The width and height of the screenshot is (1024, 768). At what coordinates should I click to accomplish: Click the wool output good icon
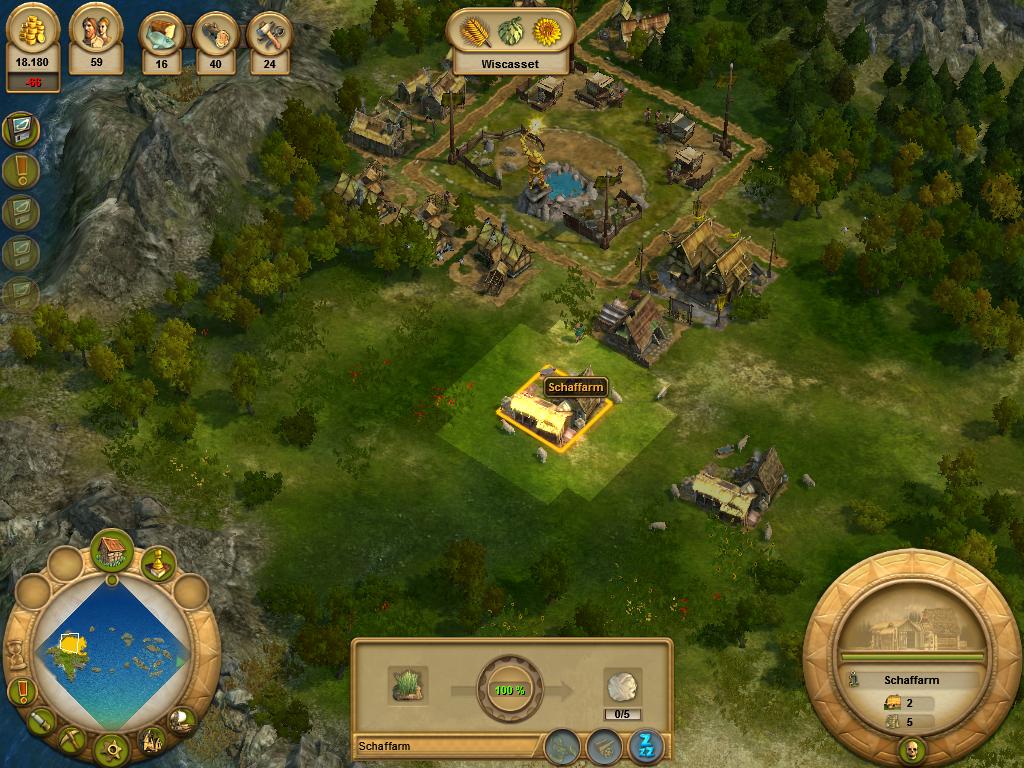(621, 687)
